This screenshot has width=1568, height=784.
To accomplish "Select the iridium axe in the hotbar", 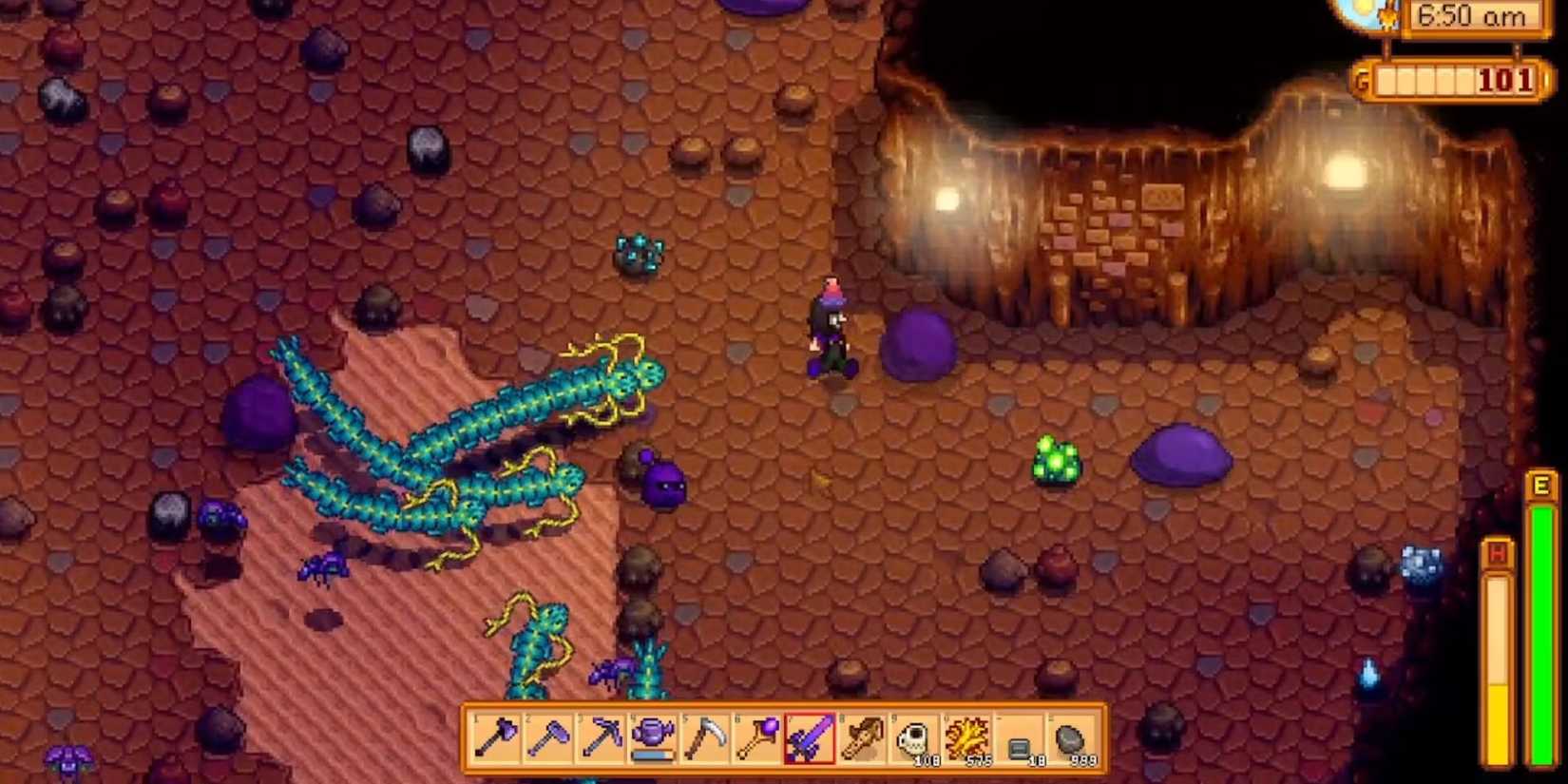I will 494,738.
